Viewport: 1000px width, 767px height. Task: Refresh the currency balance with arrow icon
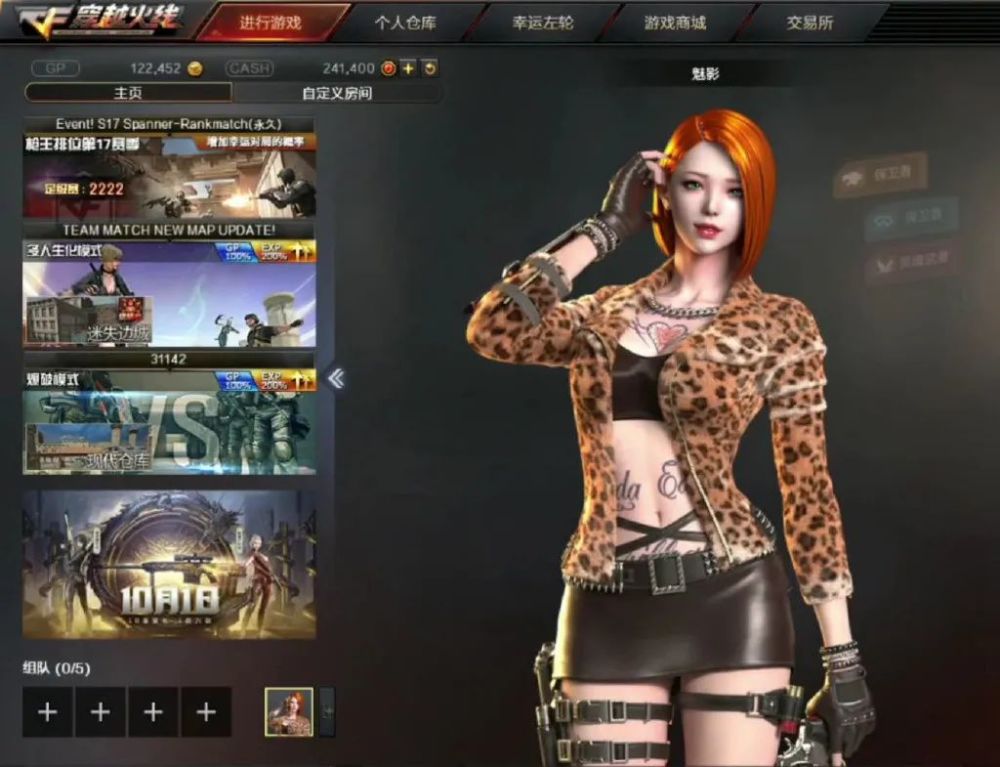tap(430, 69)
